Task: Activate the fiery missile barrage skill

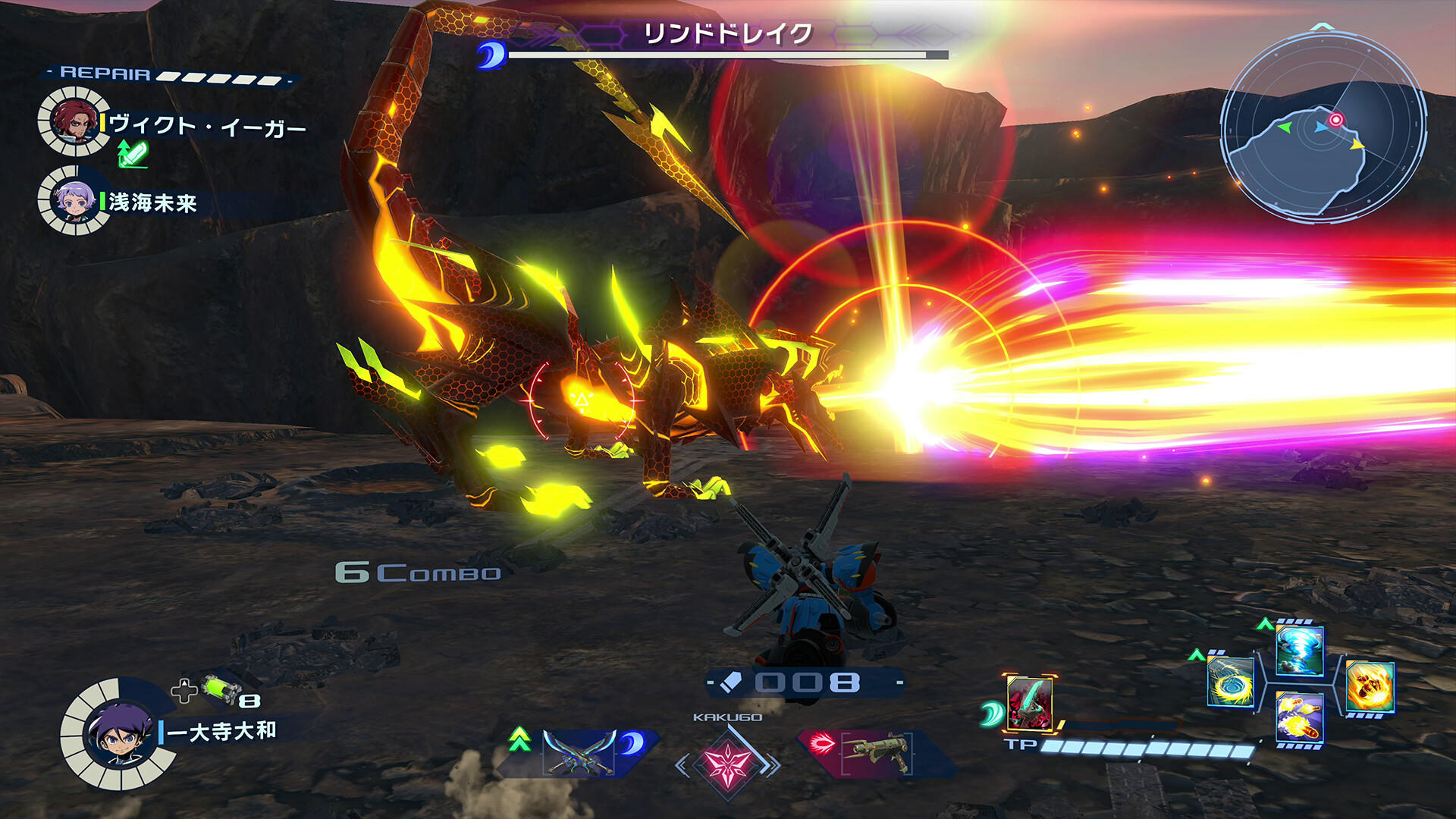Action: [x=1300, y=718]
